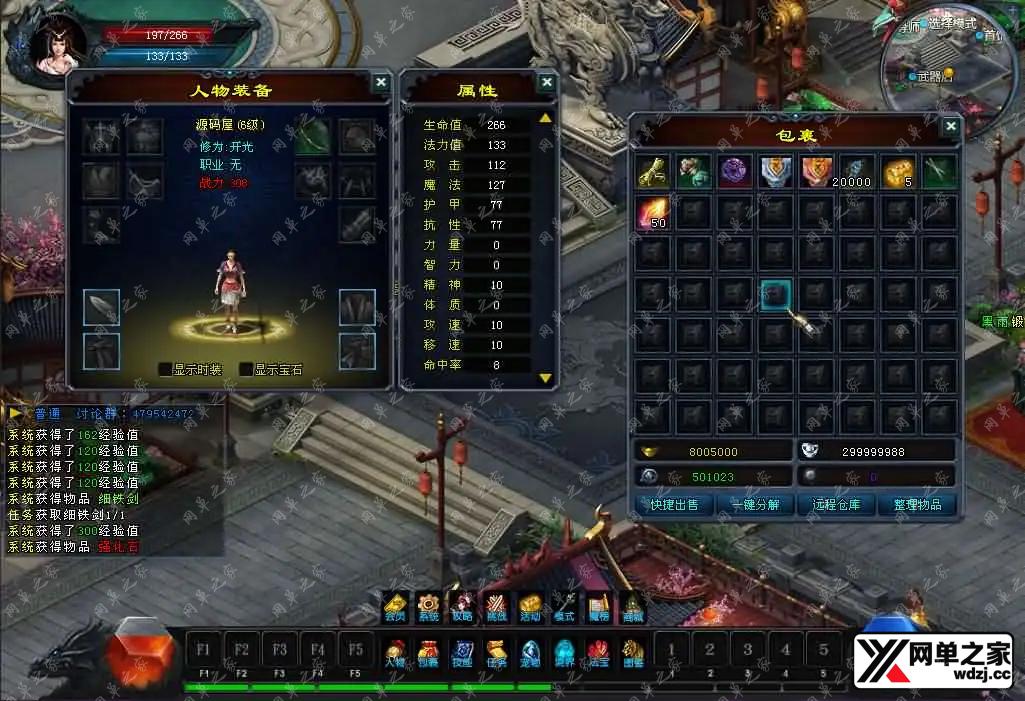The width and height of the screenshot is (1025, 701).
Task: Open the 远程仓库 remote warehouse
Action: (x=836, y=505)
